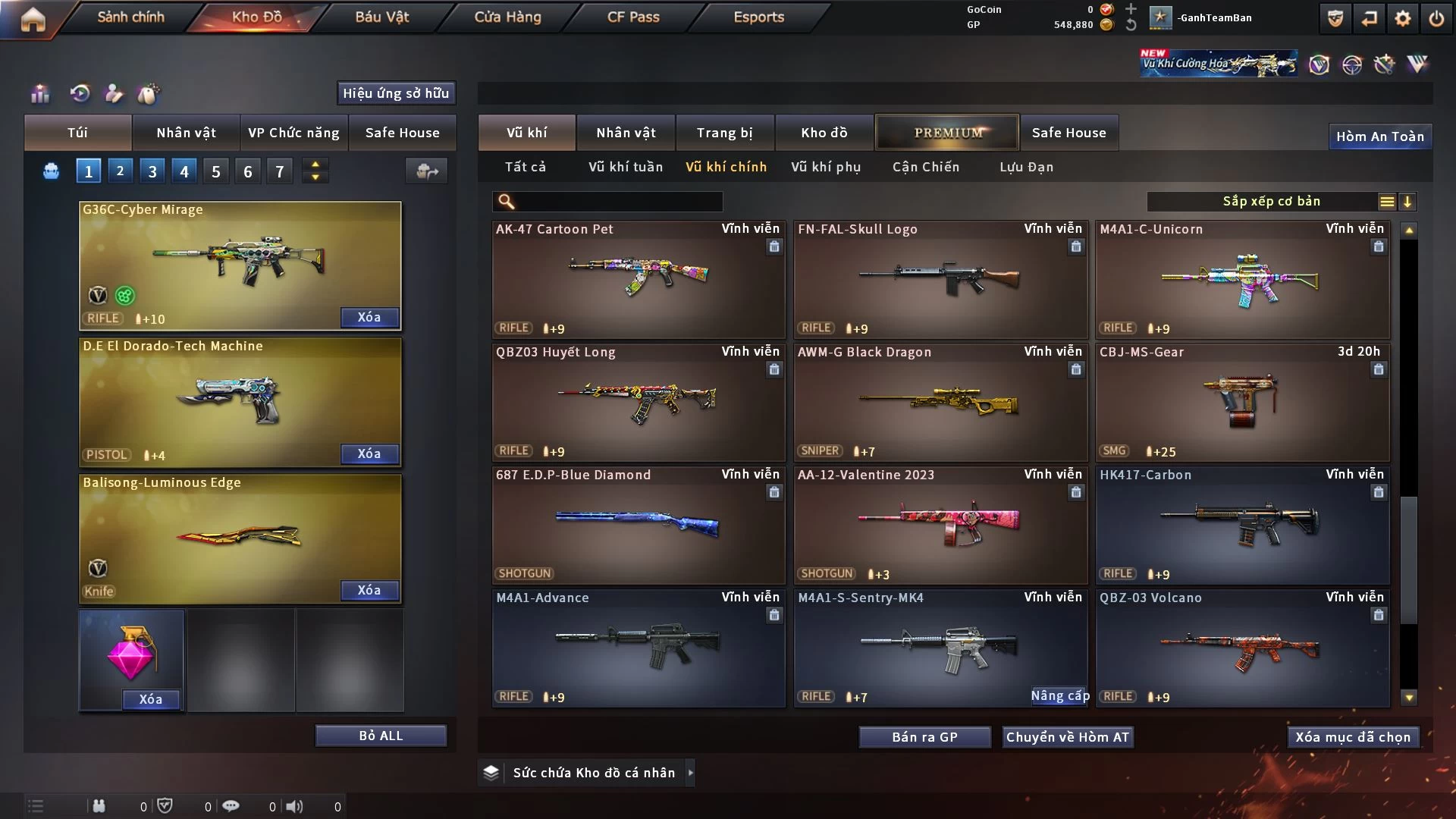Screen dimensions: 1456x819
Task: Click the Bán ra GP button
Action: point(924,737)
